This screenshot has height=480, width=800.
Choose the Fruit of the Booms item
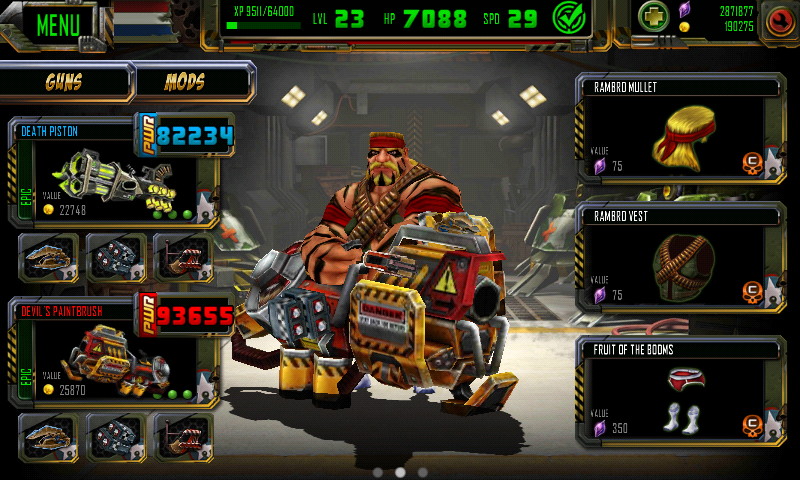680,390
